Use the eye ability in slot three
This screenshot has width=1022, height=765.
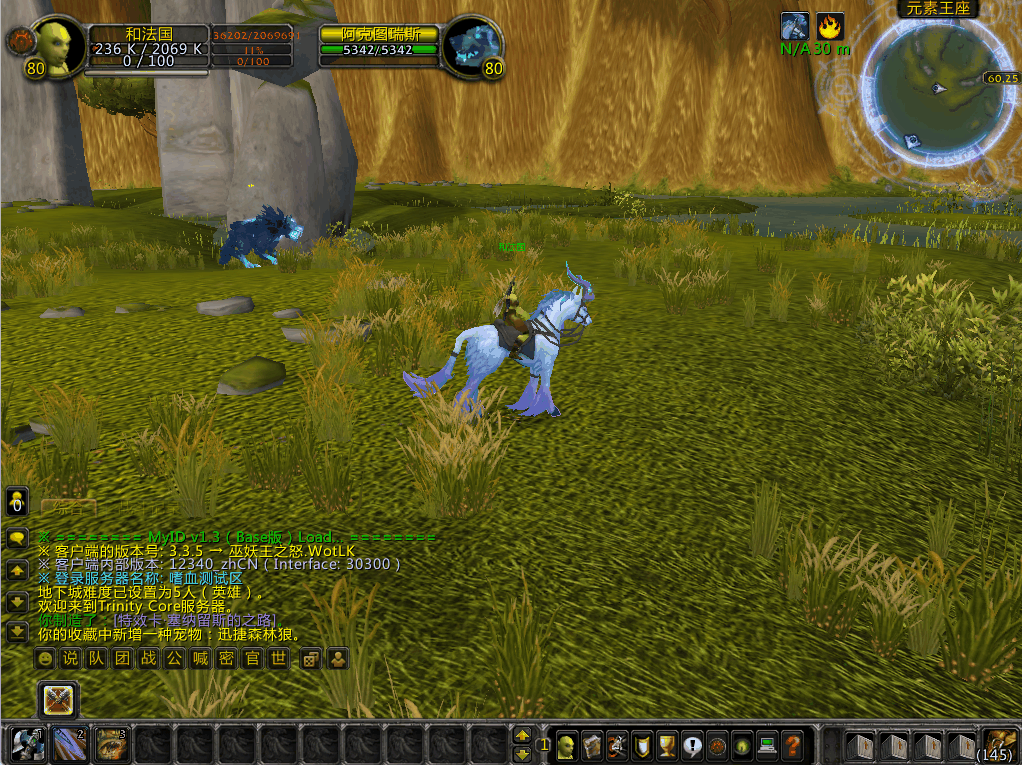click(x=111, y=744)
